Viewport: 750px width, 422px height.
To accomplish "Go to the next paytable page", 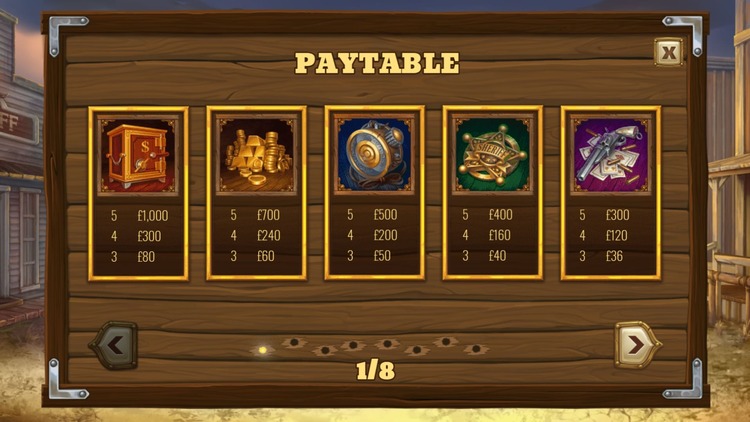I will 637,345.
